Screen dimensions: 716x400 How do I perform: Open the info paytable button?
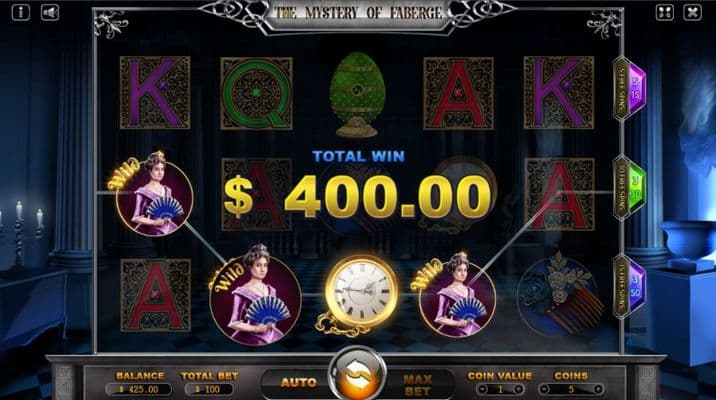[x=22, y=12]
